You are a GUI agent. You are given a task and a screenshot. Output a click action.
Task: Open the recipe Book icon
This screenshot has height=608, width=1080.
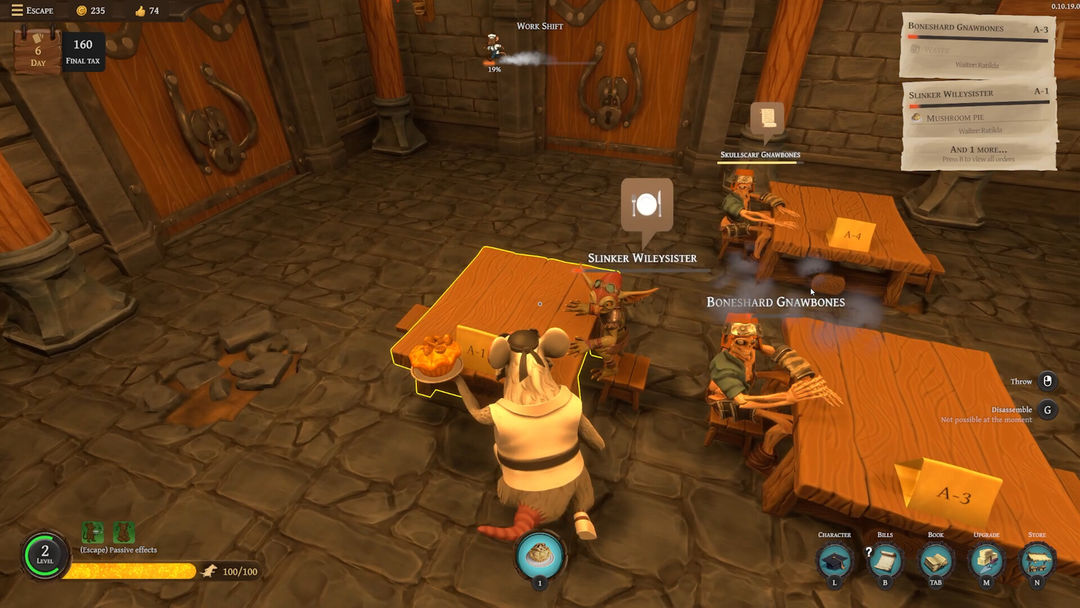click(x=936, y=561)
